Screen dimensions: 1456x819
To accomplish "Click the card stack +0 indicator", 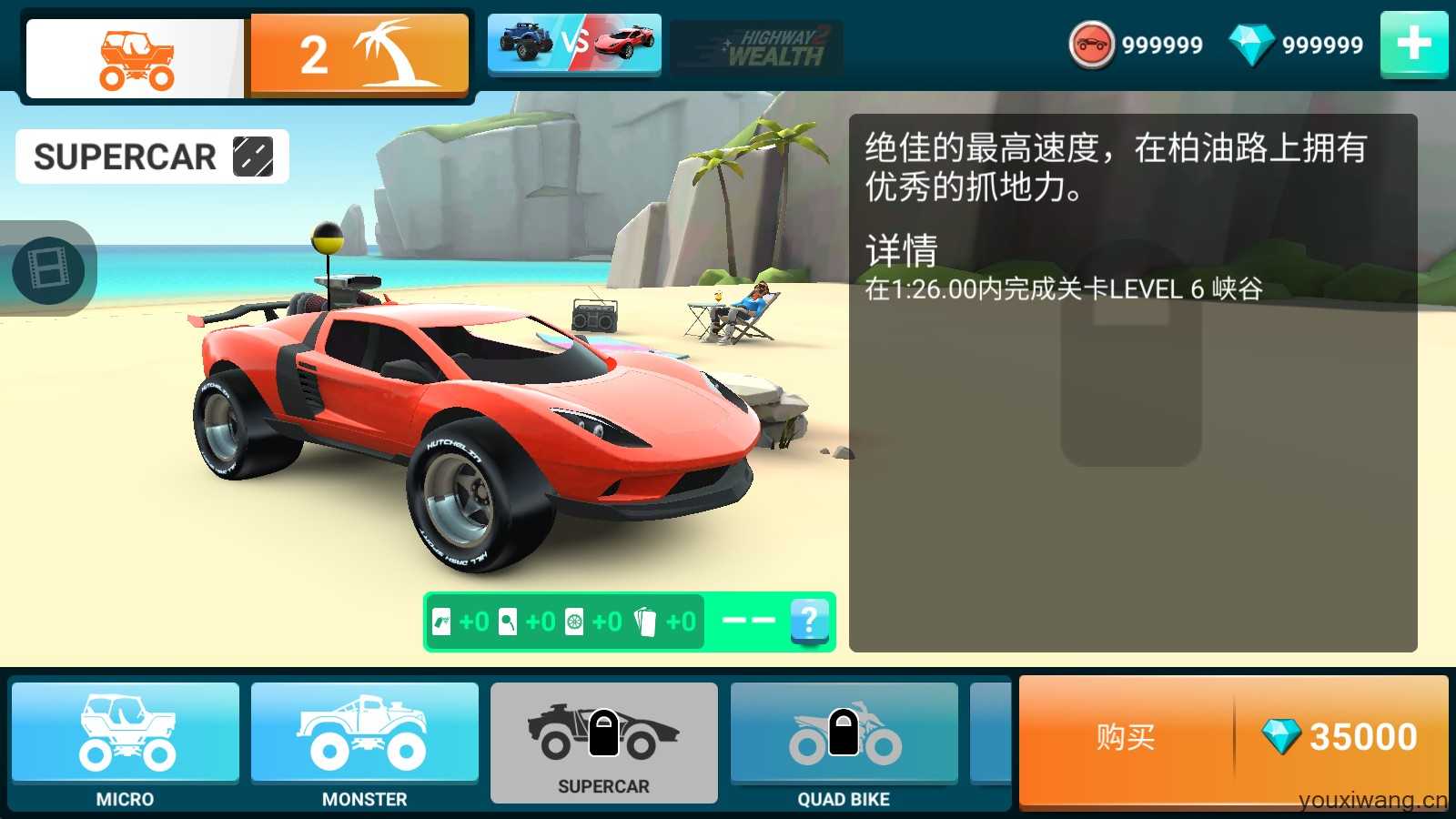I will [645, 622].
